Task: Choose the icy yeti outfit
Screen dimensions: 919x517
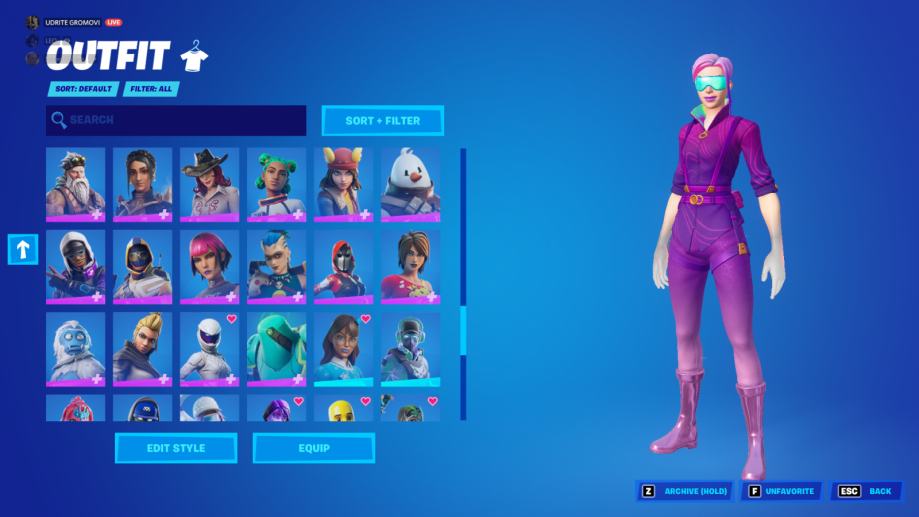Action: tap(75, 348)
